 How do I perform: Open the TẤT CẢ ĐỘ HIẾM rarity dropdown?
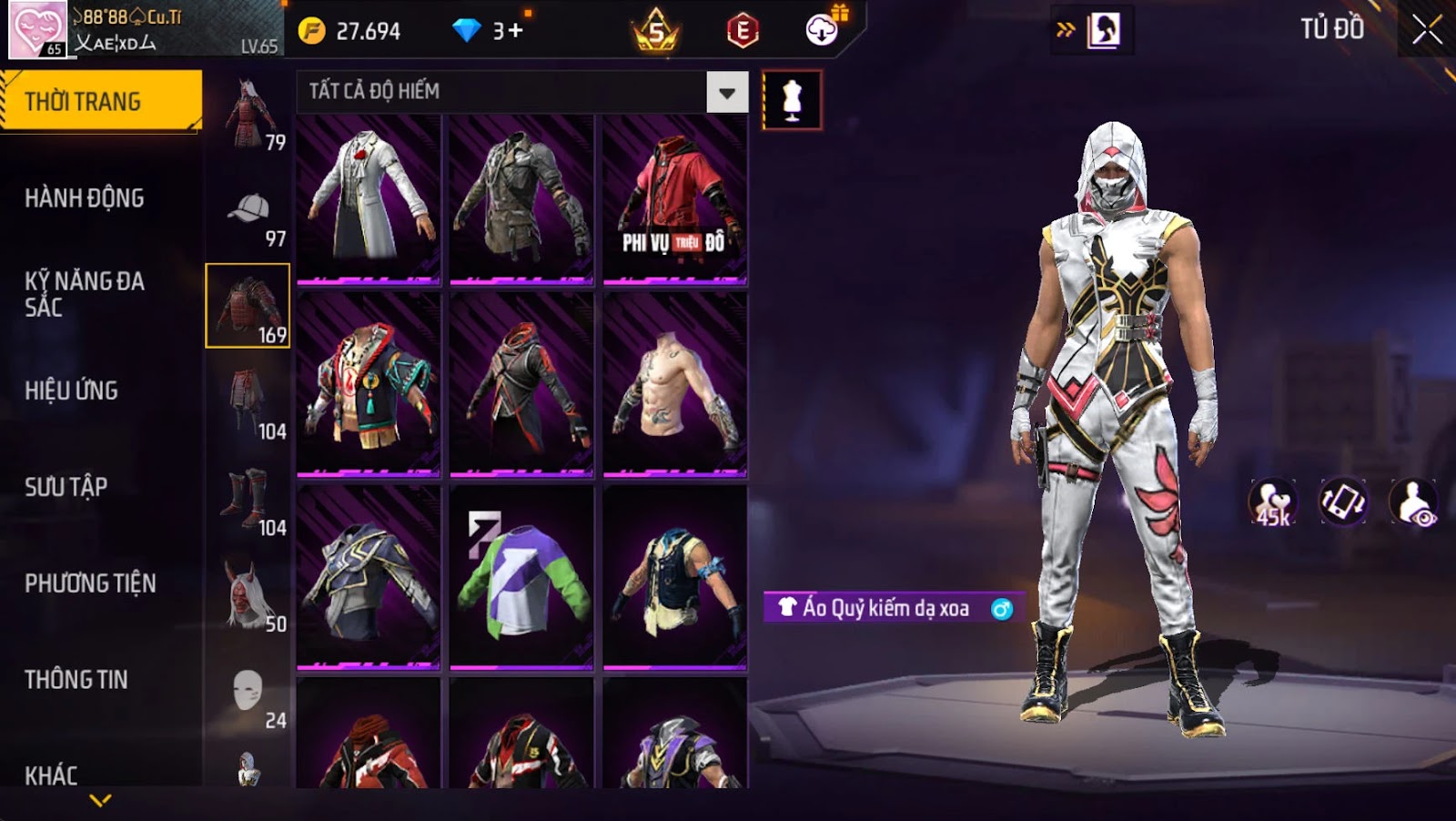(726, 92)
